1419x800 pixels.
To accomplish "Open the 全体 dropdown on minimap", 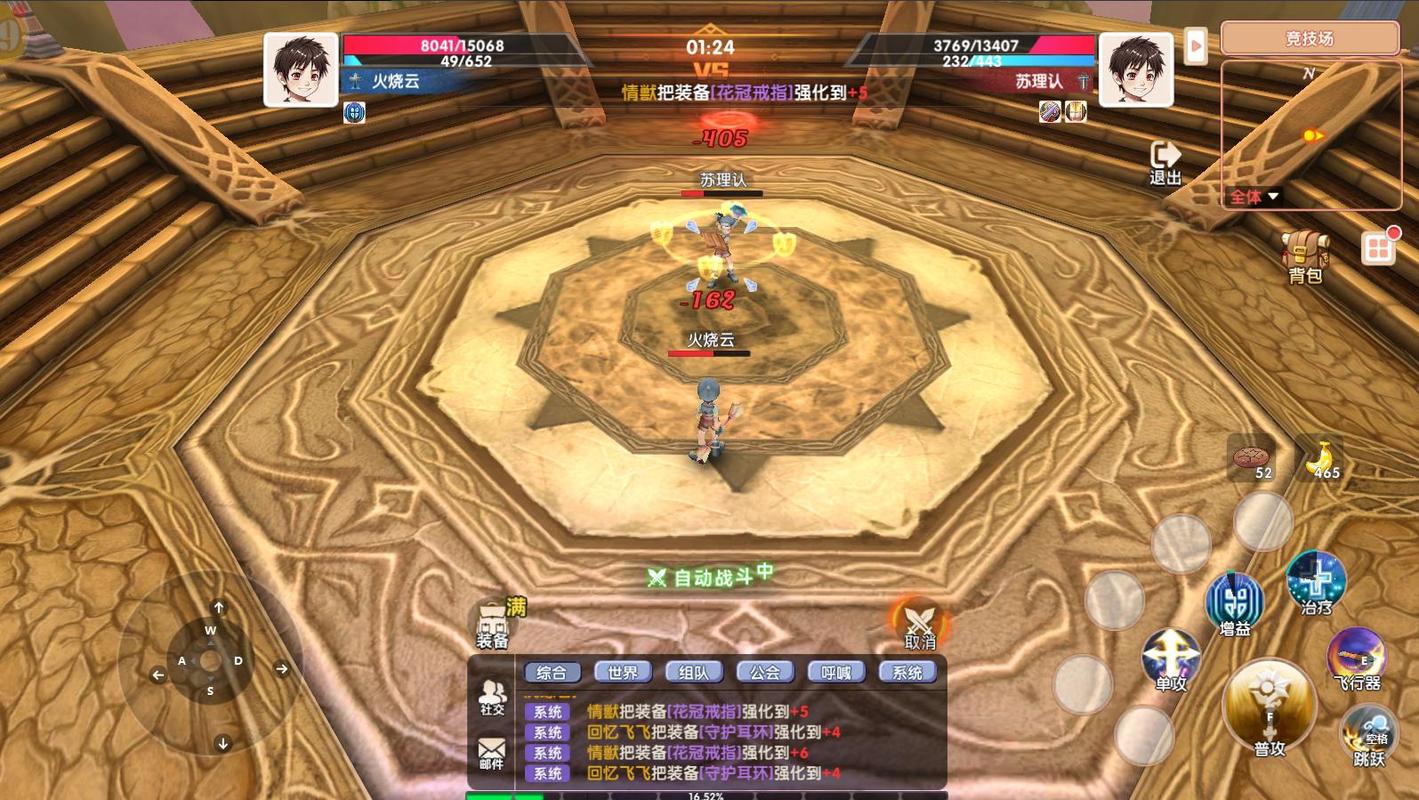I will (1253, 197).
